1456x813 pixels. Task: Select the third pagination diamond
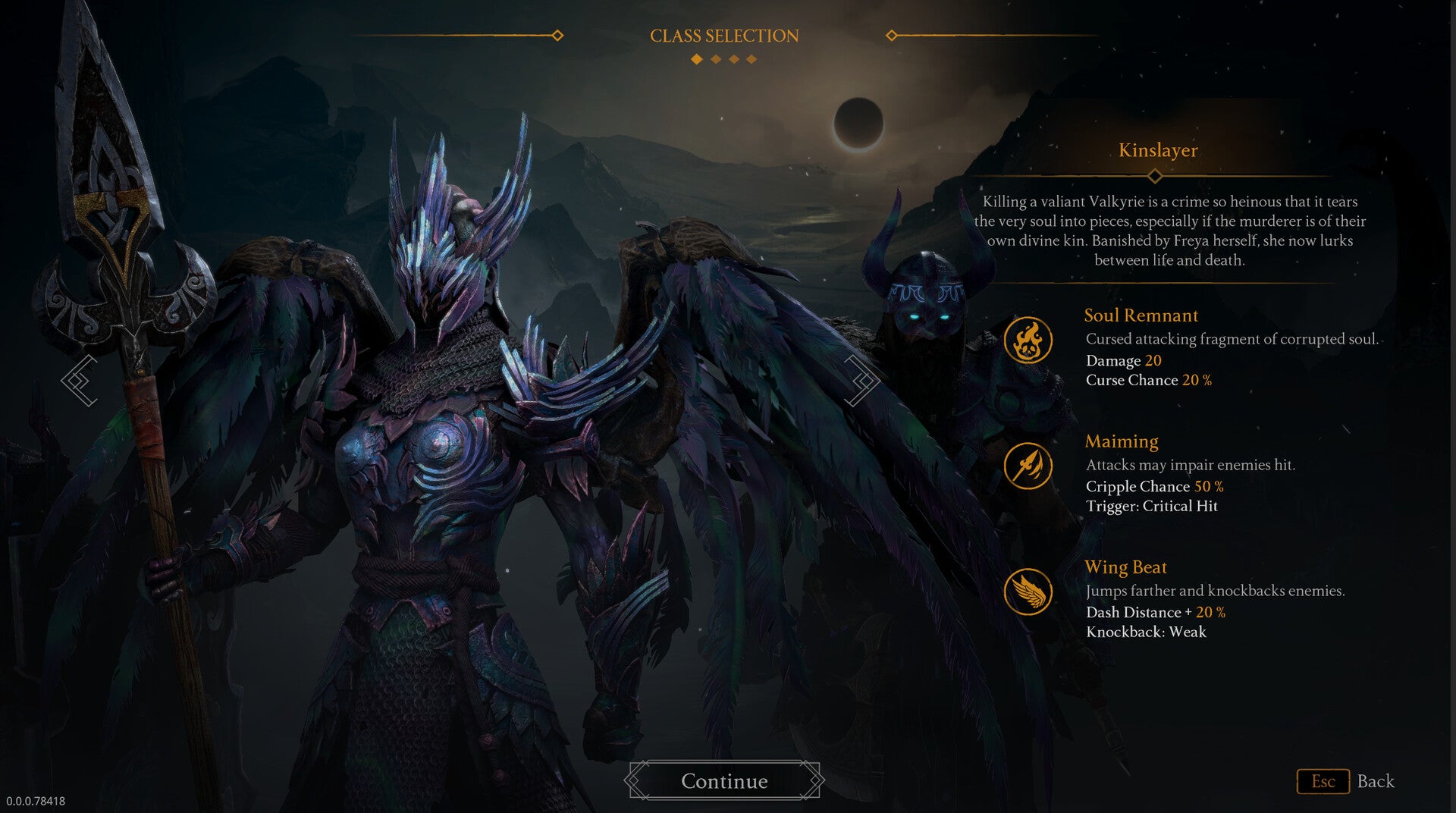pyautogui.click(x=733, y=58)
